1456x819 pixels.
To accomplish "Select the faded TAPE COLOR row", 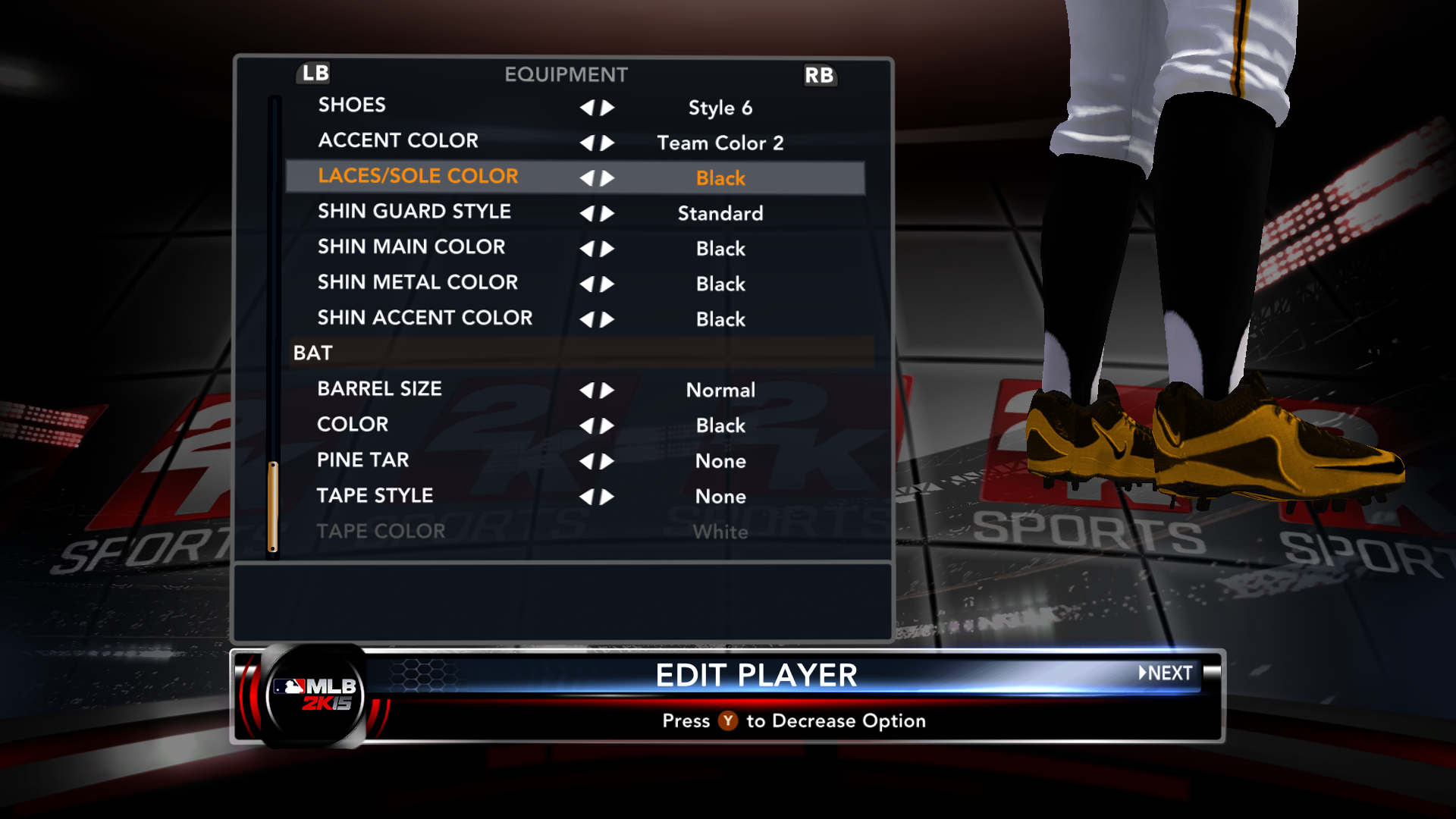I will point(381,532).
